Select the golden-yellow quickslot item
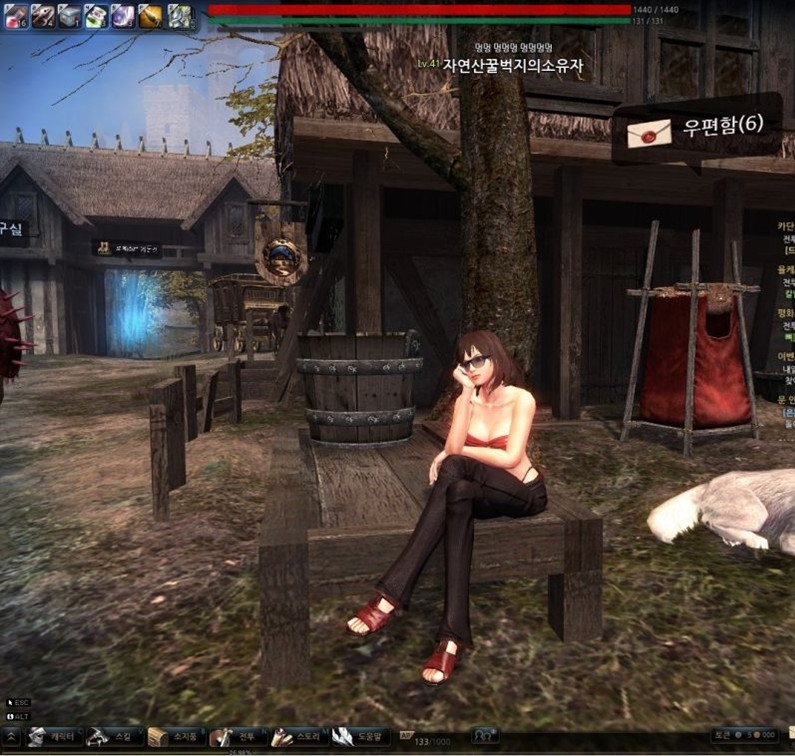Viewport: 795px width, 756px height. (x=150, y=15)
